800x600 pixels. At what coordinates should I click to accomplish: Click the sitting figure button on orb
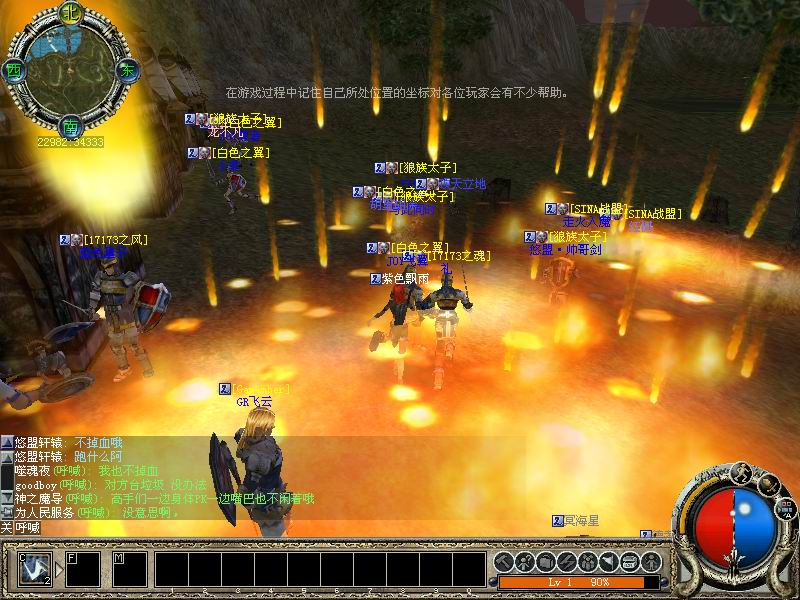tap(768, 484)
